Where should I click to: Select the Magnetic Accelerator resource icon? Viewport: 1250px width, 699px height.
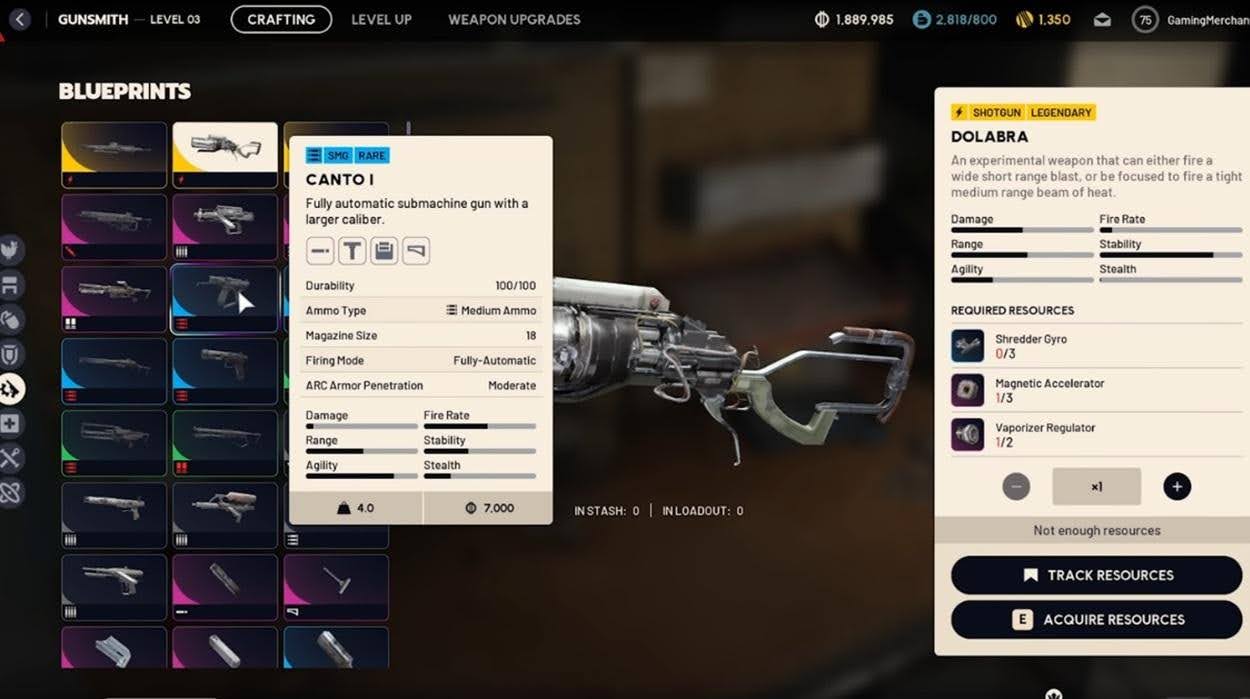pyautogui.click(x=967, y=390)
